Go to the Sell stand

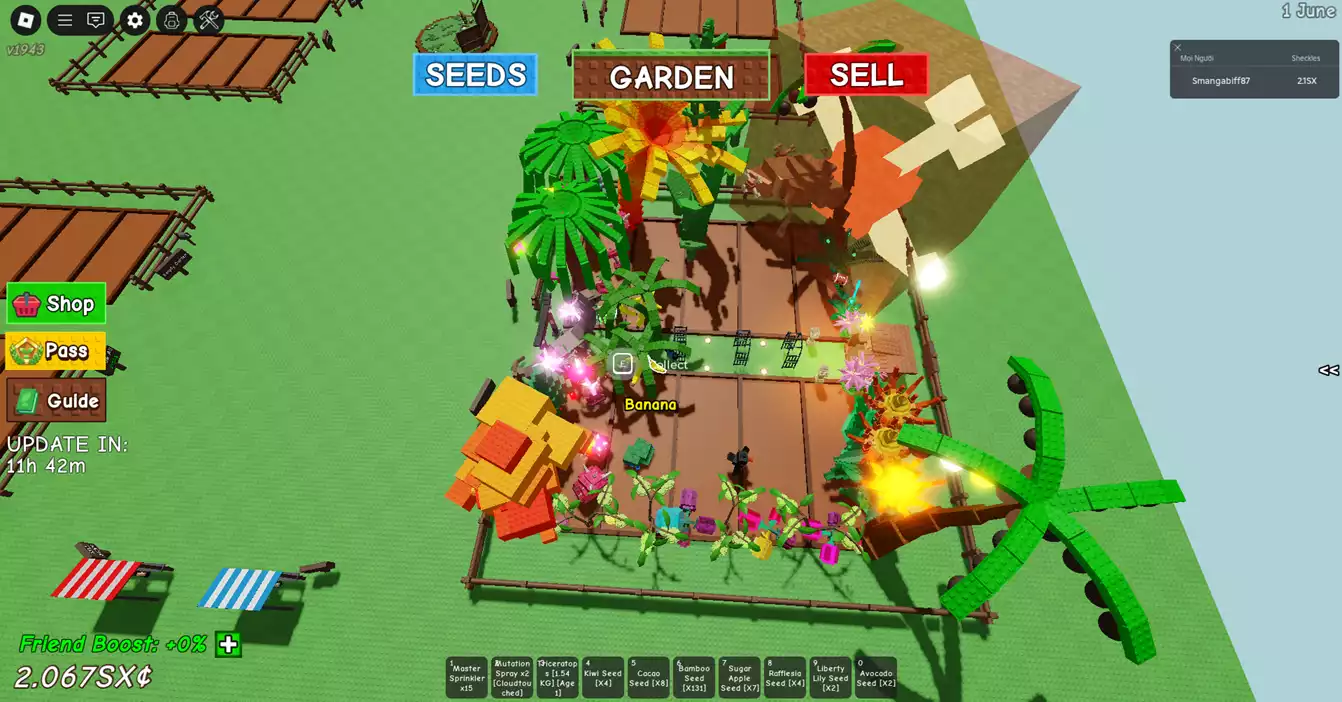pyautogui.click(x=866, y=75)
